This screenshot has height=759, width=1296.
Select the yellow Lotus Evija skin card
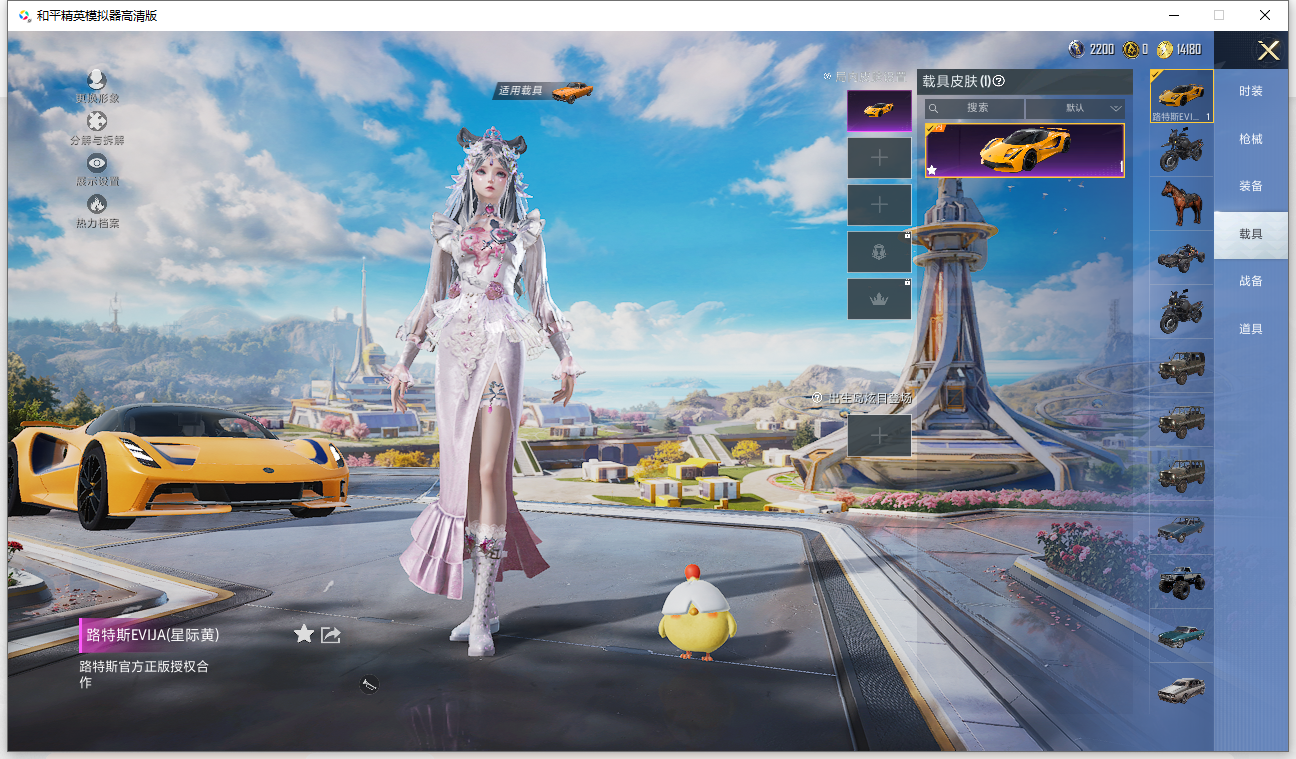(1024, 150)
